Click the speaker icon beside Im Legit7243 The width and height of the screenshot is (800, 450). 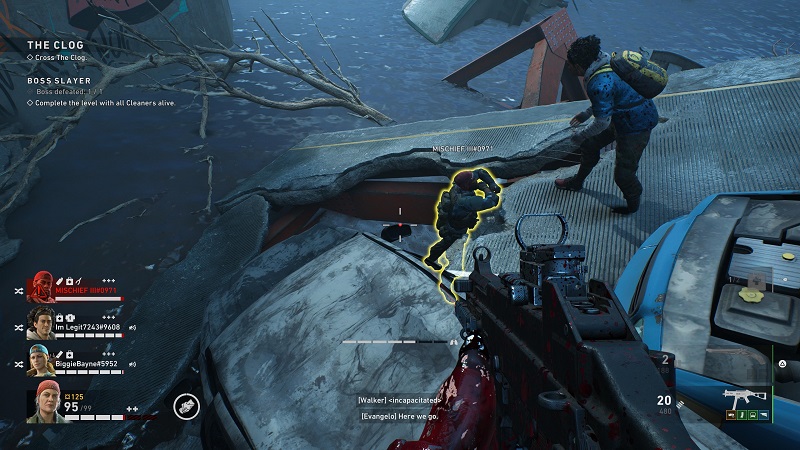133,327
